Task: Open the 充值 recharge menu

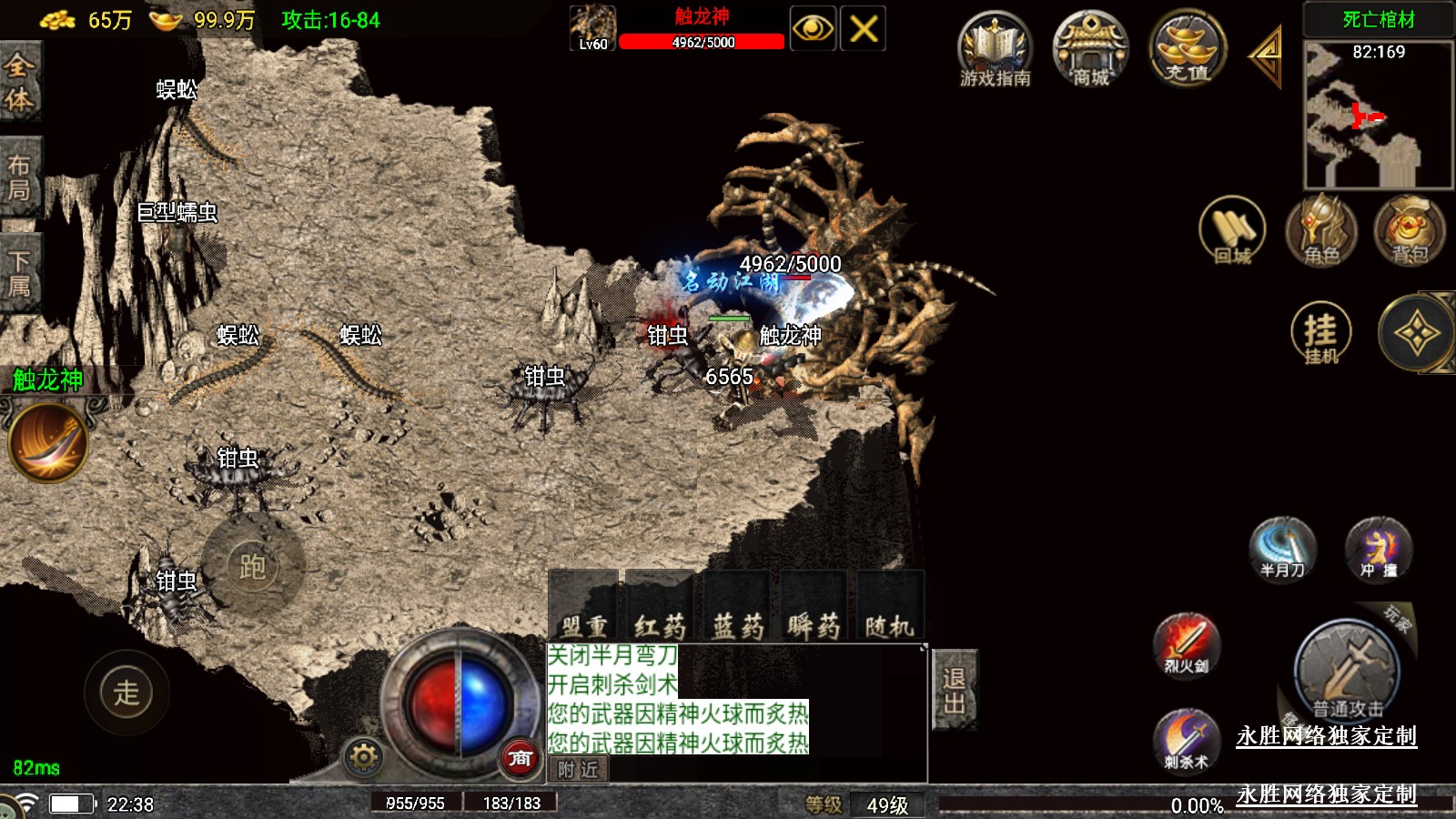Action: 1187,51
